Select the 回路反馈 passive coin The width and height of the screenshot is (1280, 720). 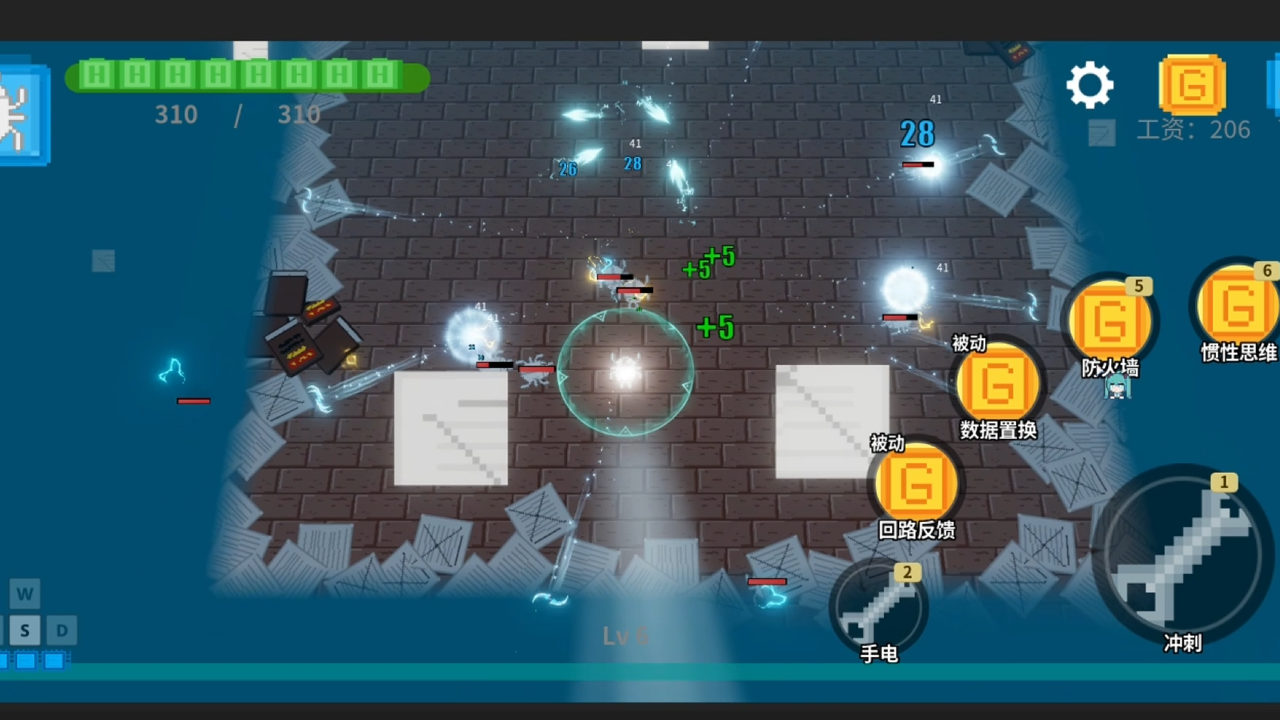pyautogui.click(x=916, y=480)
